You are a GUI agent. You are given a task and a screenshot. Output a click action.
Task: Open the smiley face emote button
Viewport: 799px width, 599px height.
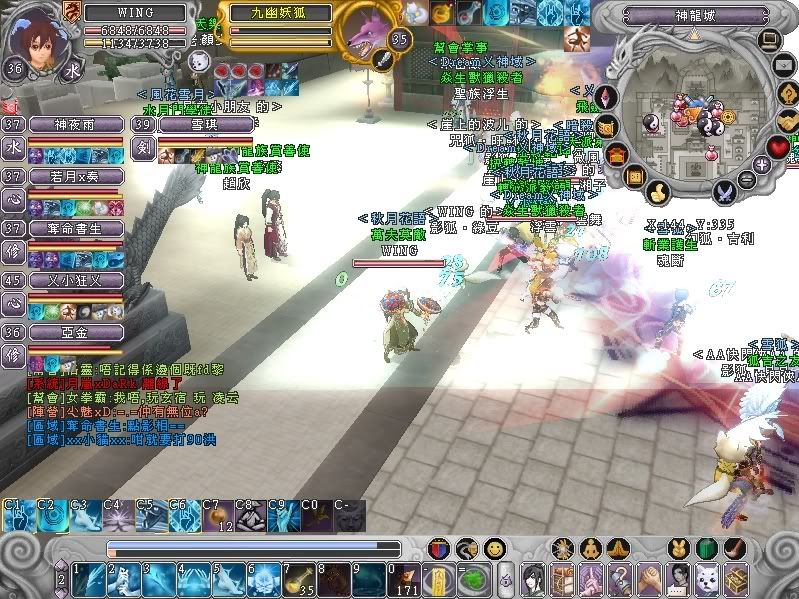(x=493, y=549)
